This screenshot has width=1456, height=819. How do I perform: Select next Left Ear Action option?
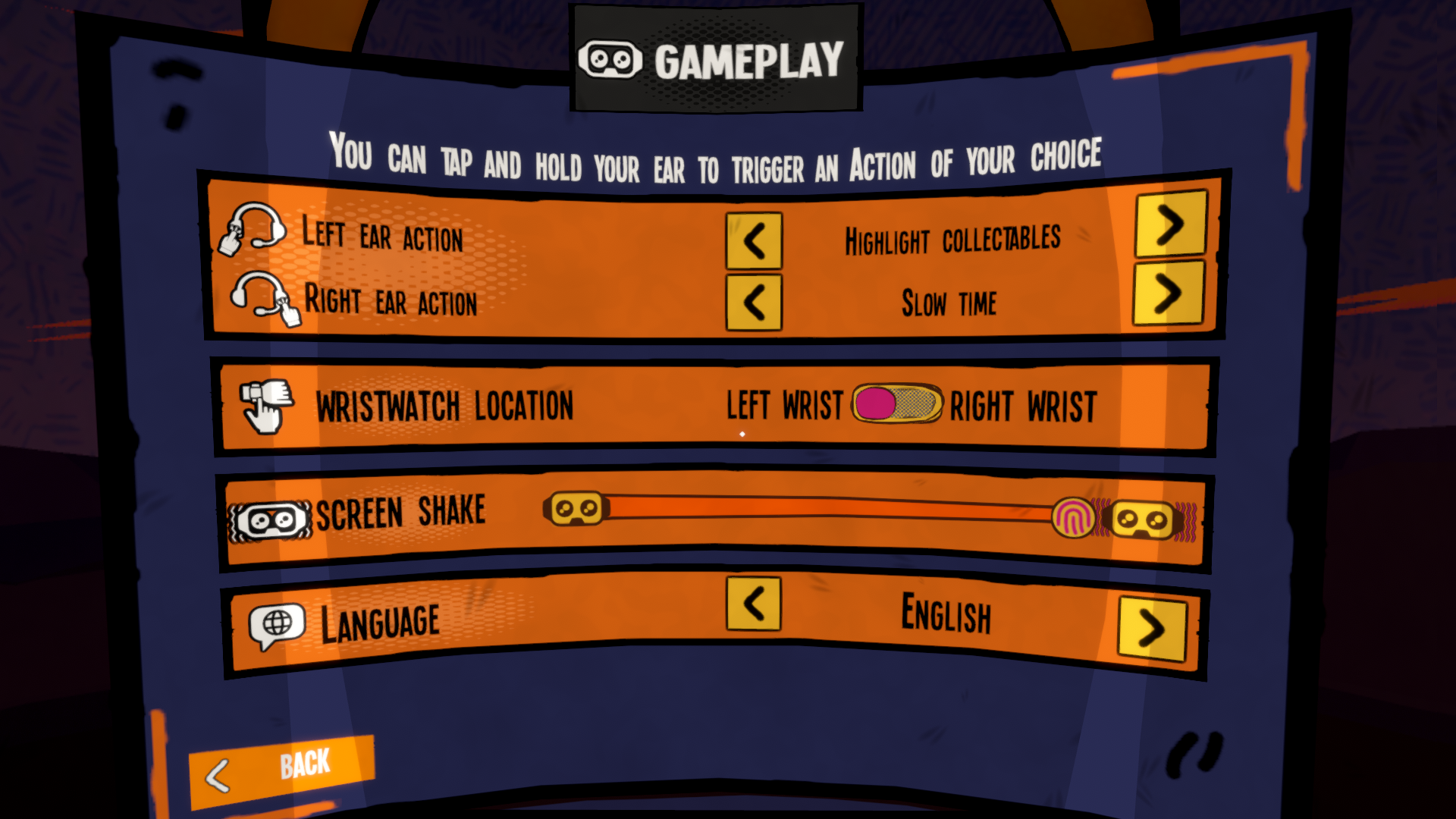tap(1170, 224)
